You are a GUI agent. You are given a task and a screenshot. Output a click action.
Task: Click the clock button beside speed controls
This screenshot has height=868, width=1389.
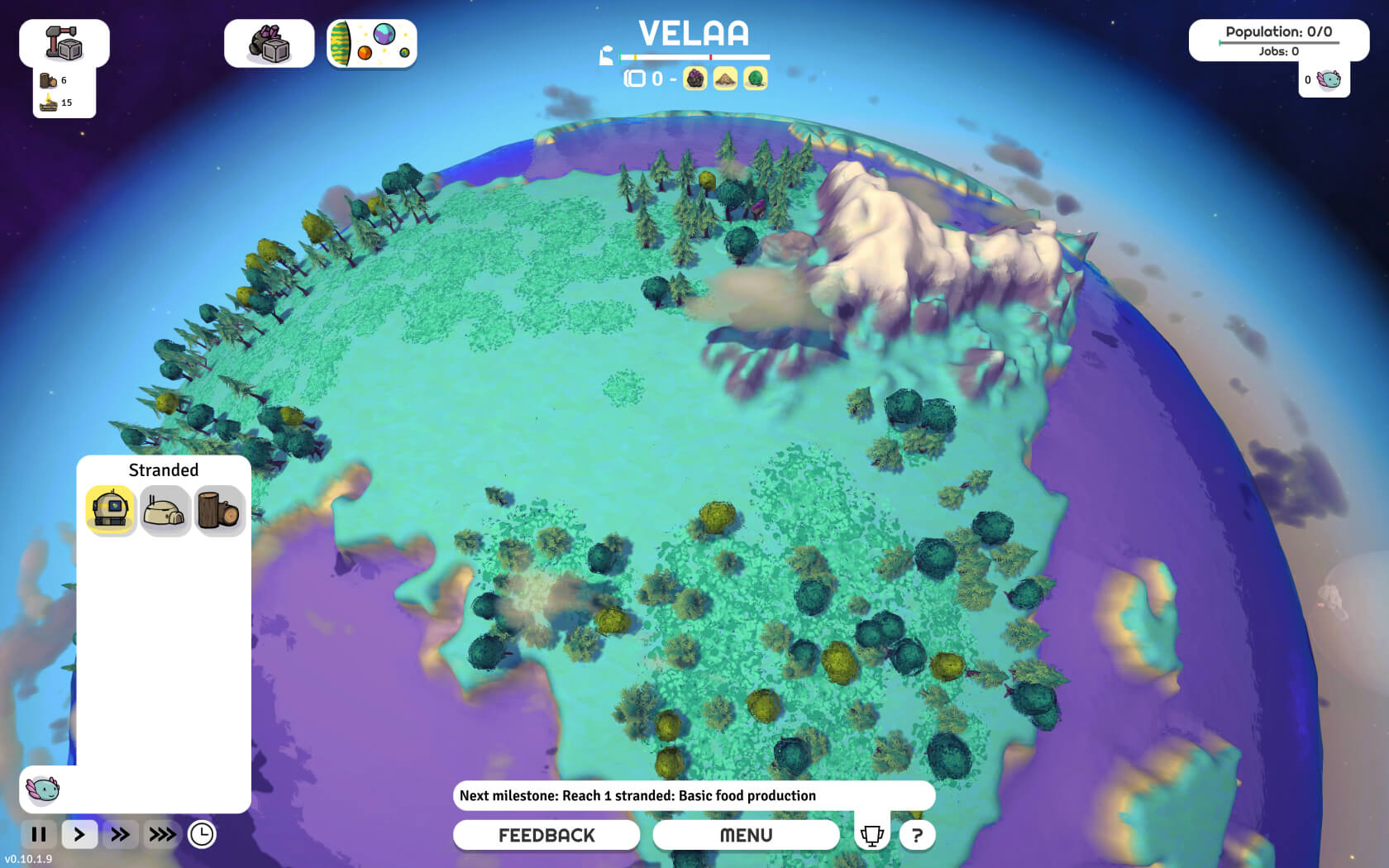pos(202,834)
